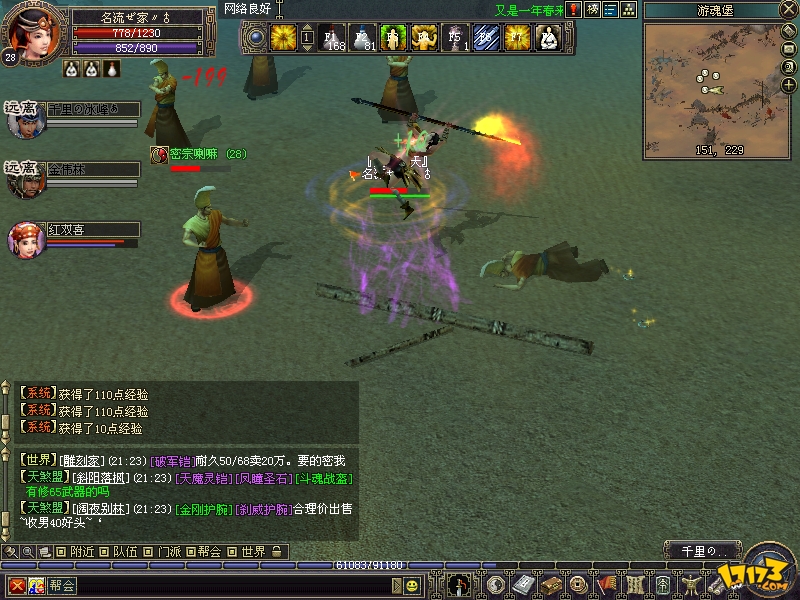This screenshot has height=600, width=800.
Task: Select the F1 potion hotbar slot
Action: point(334,38)
